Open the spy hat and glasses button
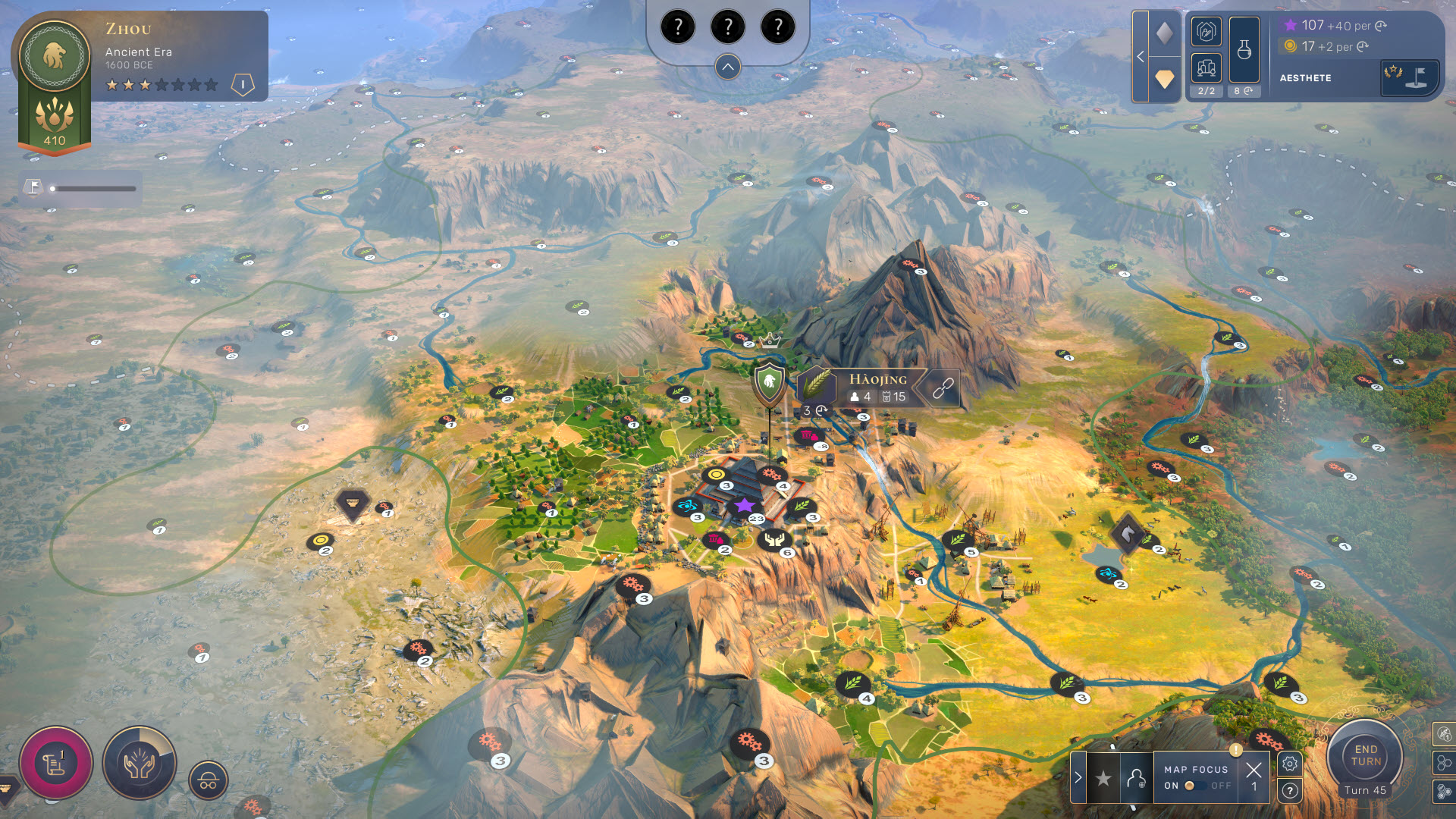Screen dimensions: 1456x819 click(x=209, y=780)
